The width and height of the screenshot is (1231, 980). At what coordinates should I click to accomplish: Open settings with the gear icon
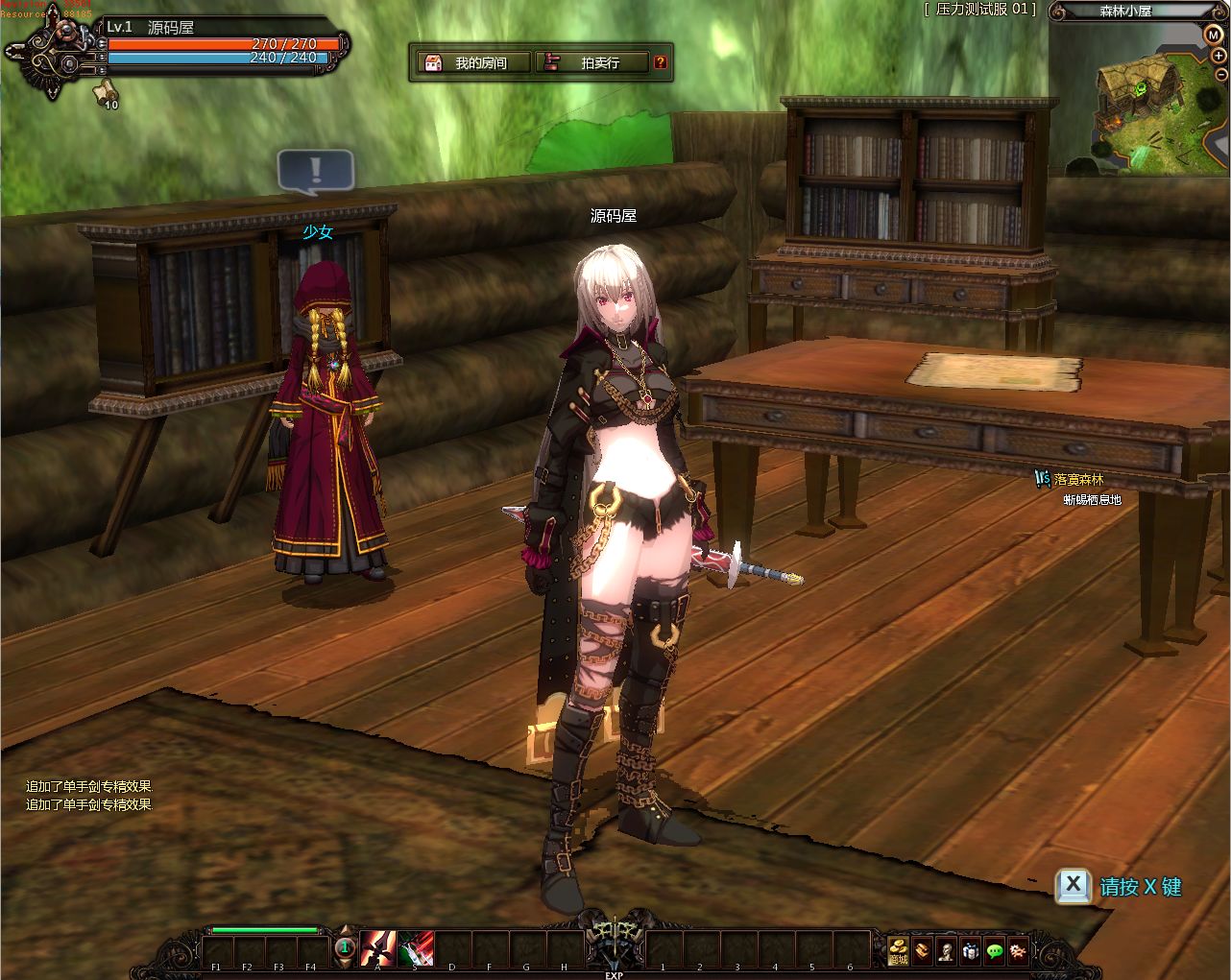(1019, 950)
